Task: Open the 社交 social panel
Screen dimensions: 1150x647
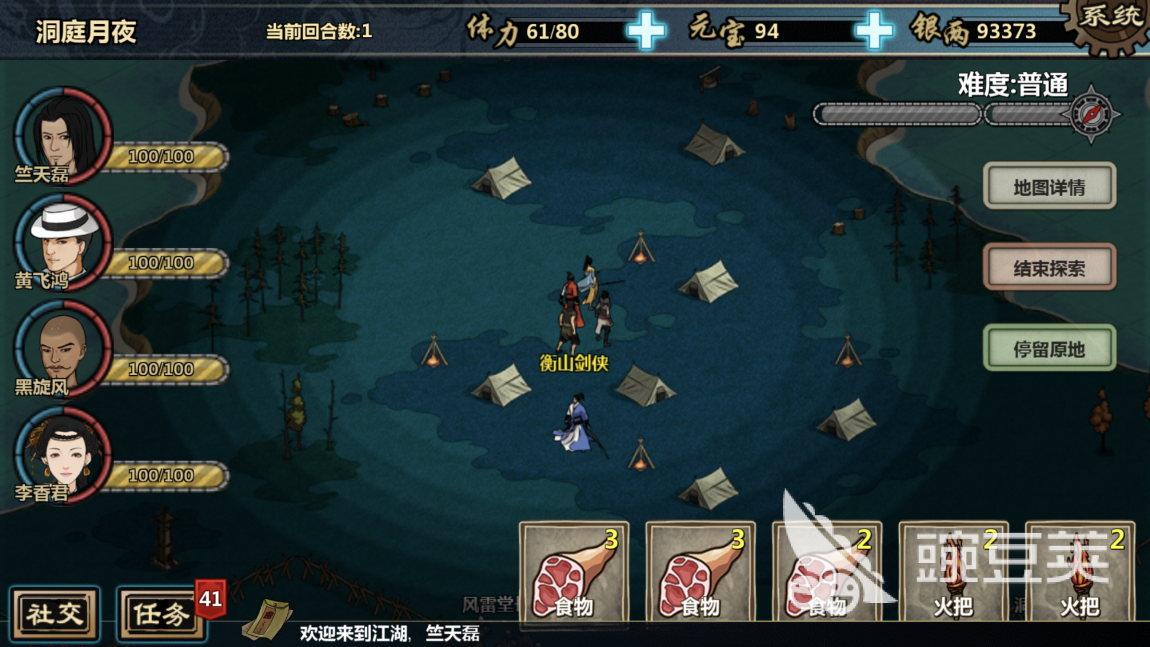Action: 55,613
